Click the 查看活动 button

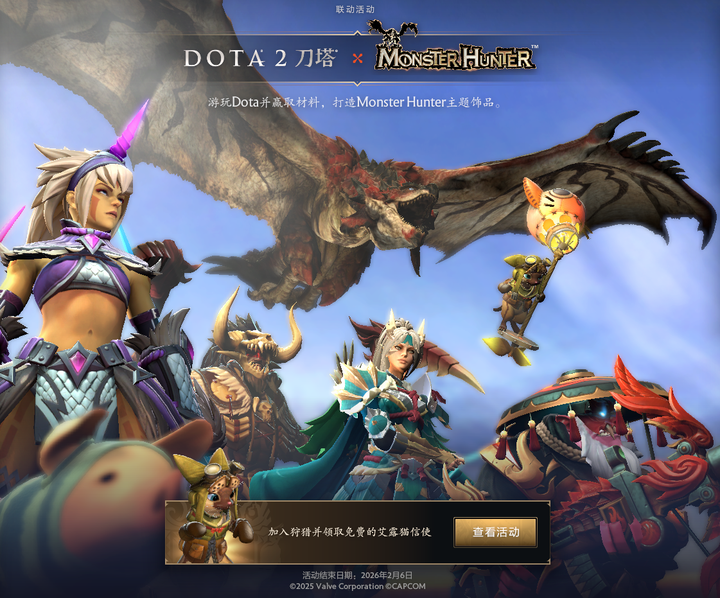pyautogui.click(x=495, y=532)
